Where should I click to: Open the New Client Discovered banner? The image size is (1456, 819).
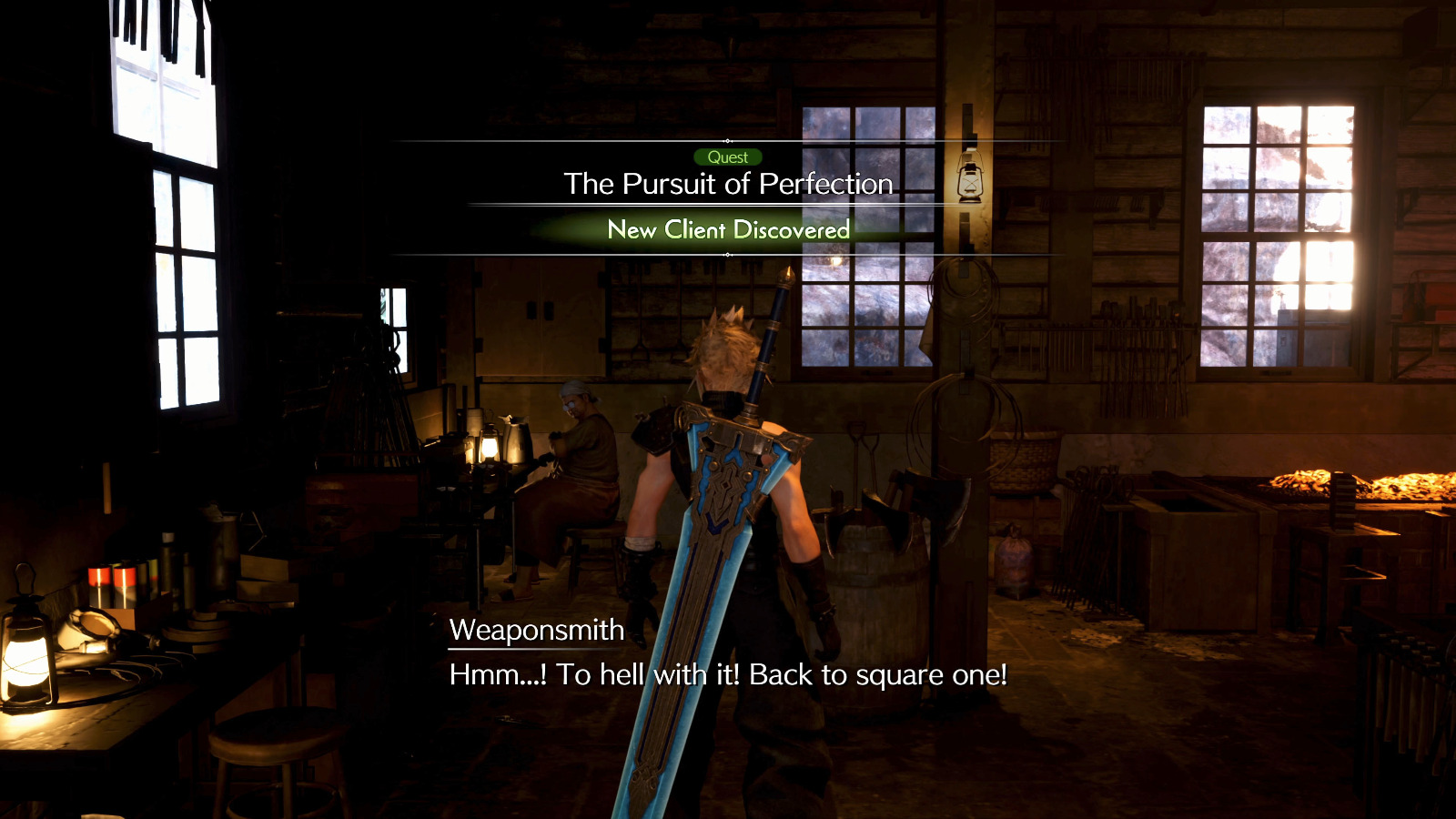click(x=728, y=230)
